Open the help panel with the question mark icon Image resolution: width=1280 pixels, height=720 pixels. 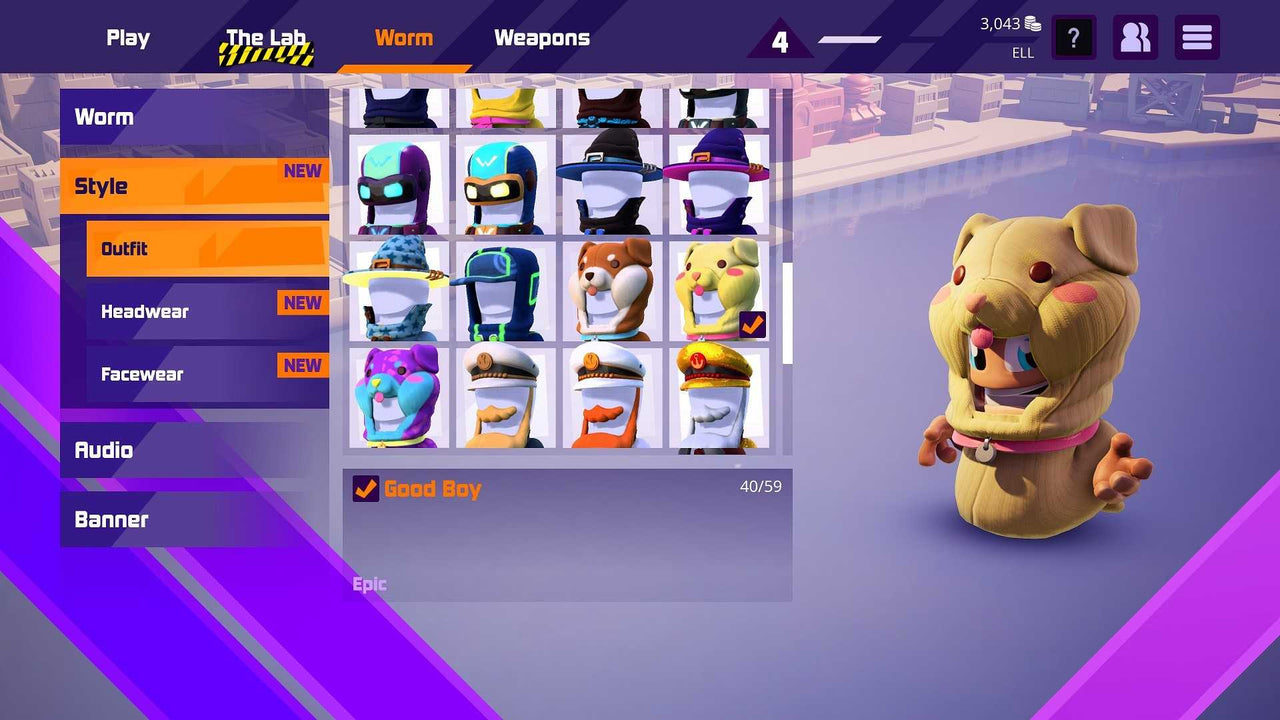(x=1074, y=37)
